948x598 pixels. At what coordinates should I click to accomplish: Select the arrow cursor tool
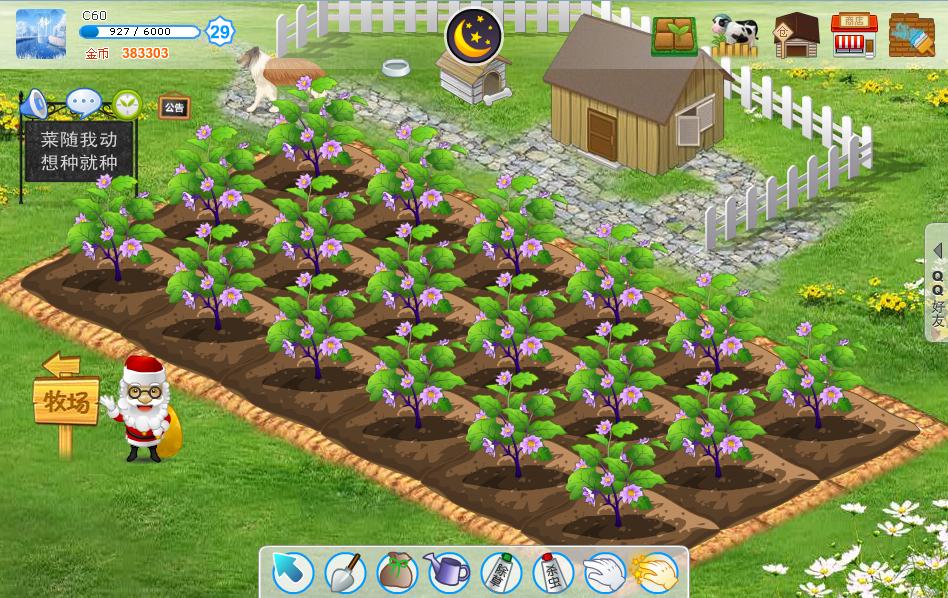click(x=293, y=572)
